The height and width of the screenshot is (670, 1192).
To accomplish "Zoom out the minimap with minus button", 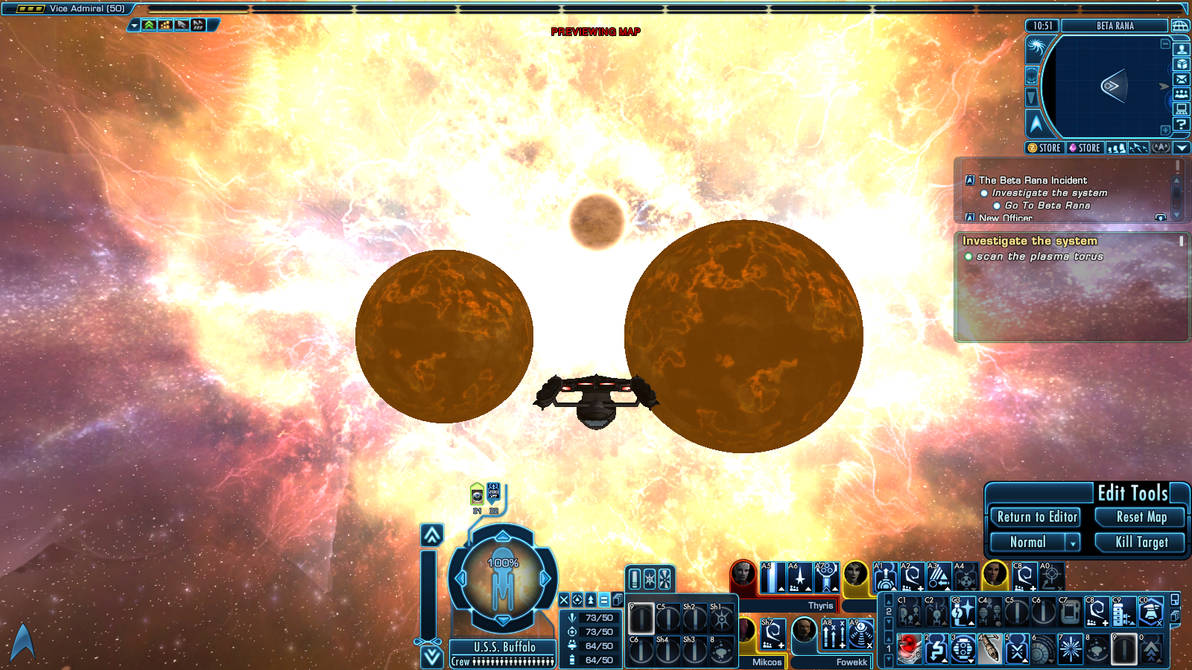I will tap(1166, 44).
